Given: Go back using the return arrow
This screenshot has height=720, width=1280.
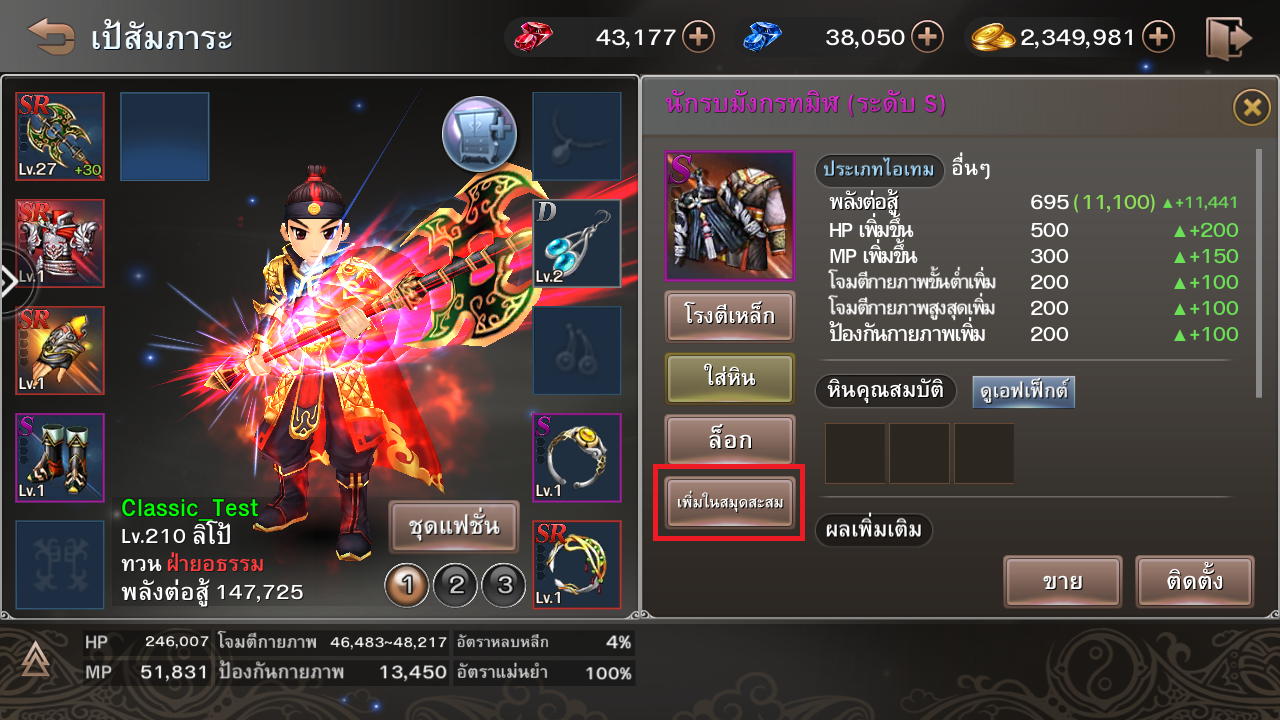Looking at the screenshot, I should point(51,37).
